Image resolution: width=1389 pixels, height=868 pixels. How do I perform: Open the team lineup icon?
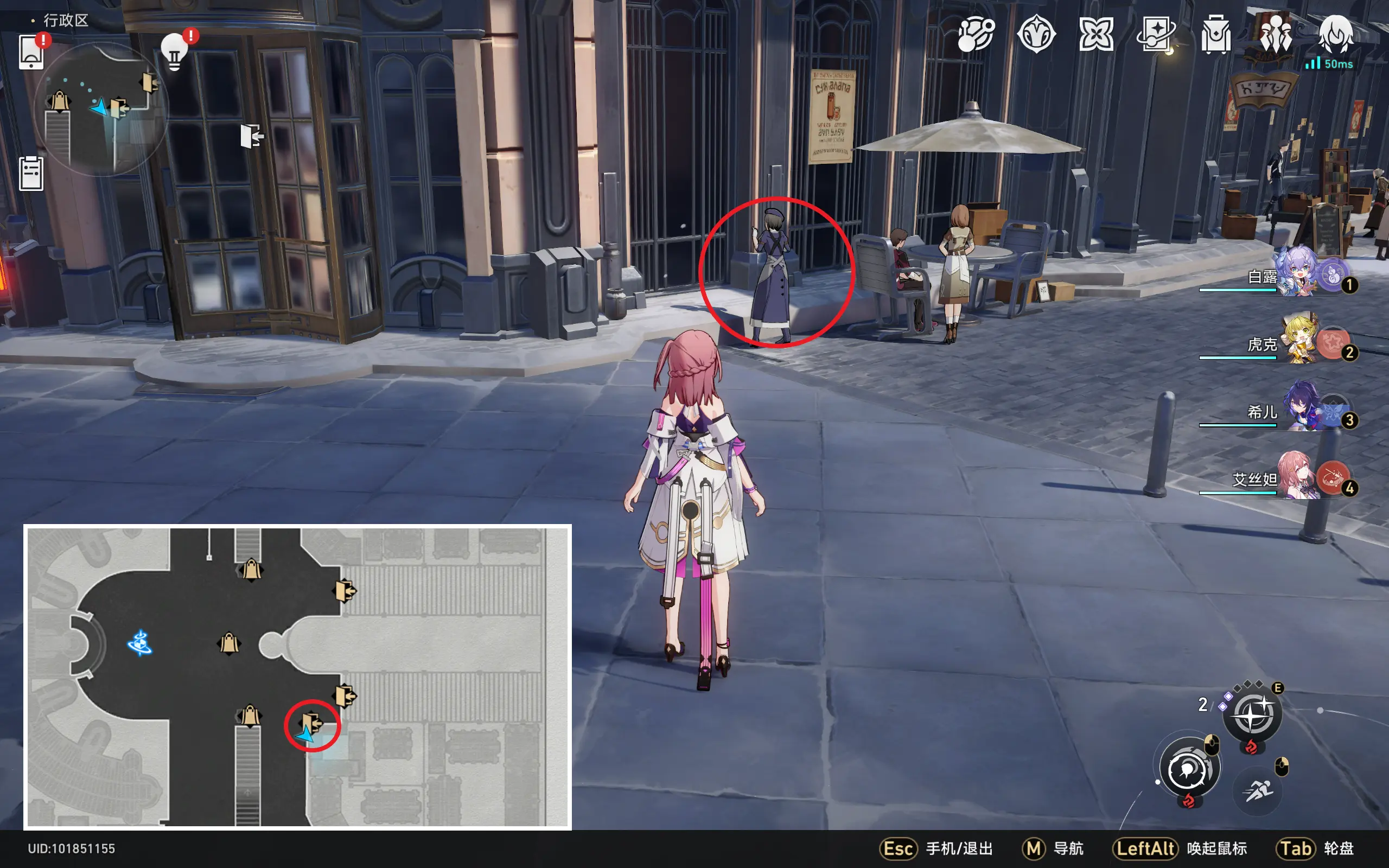tap(1276, 34)
